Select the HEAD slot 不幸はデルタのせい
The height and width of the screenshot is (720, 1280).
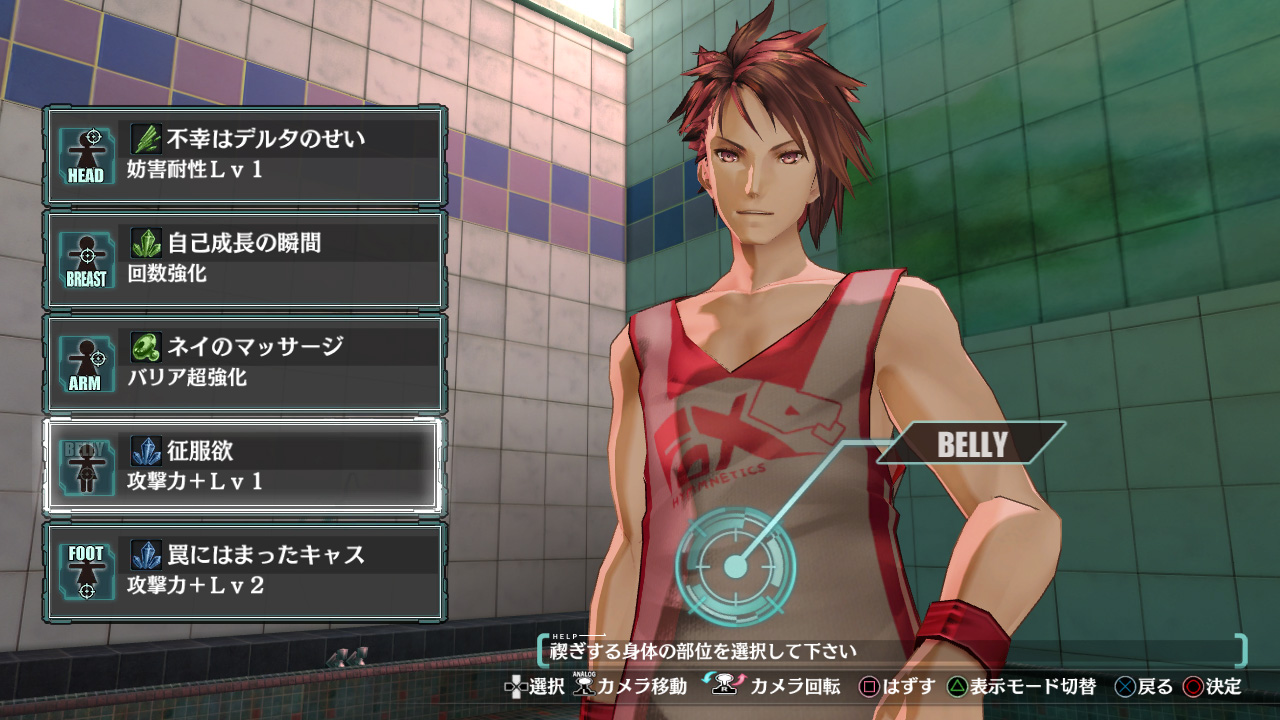click(245, 156)
